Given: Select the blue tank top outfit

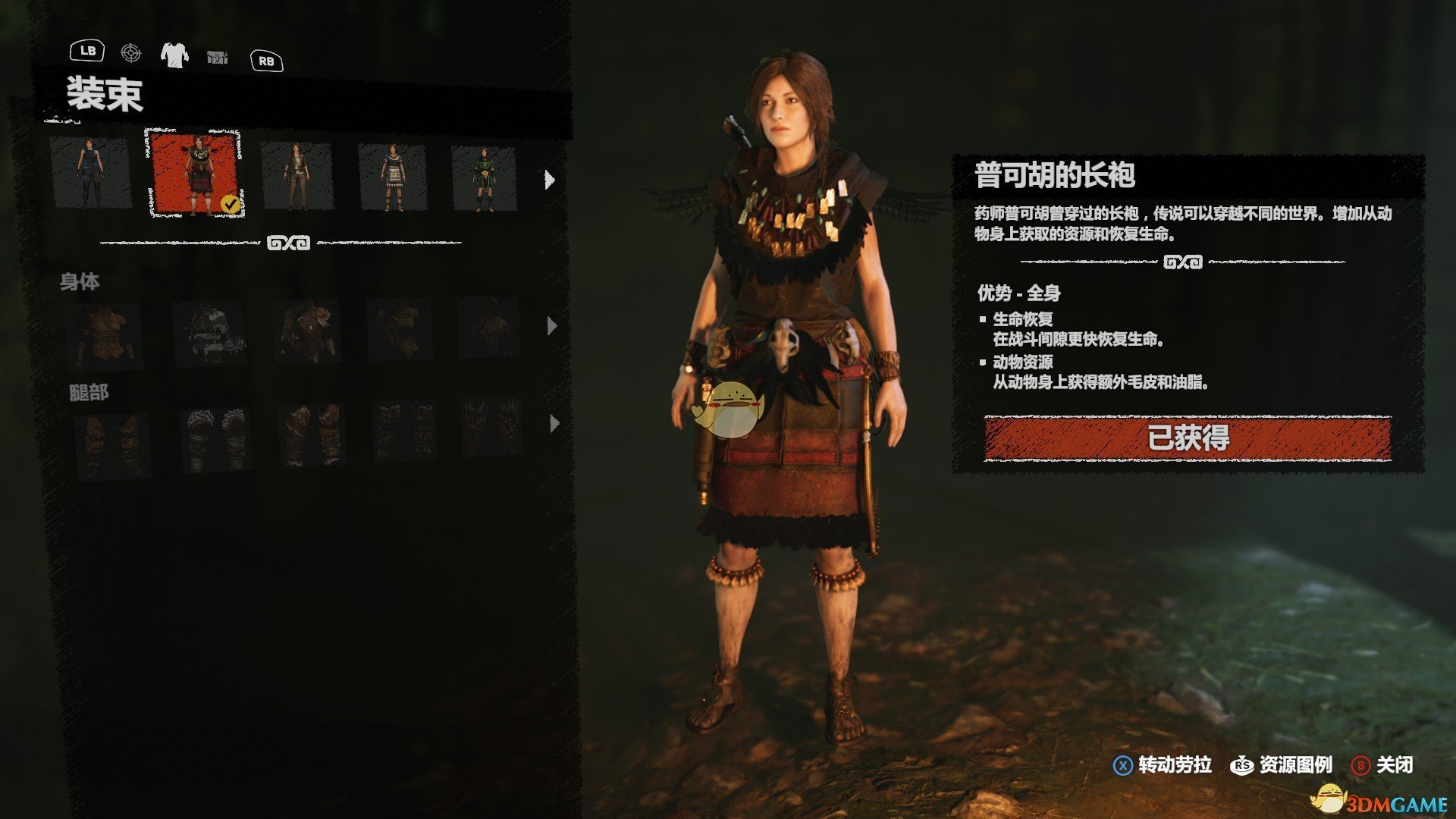Looking at the screenshot, I should [90, 174].
